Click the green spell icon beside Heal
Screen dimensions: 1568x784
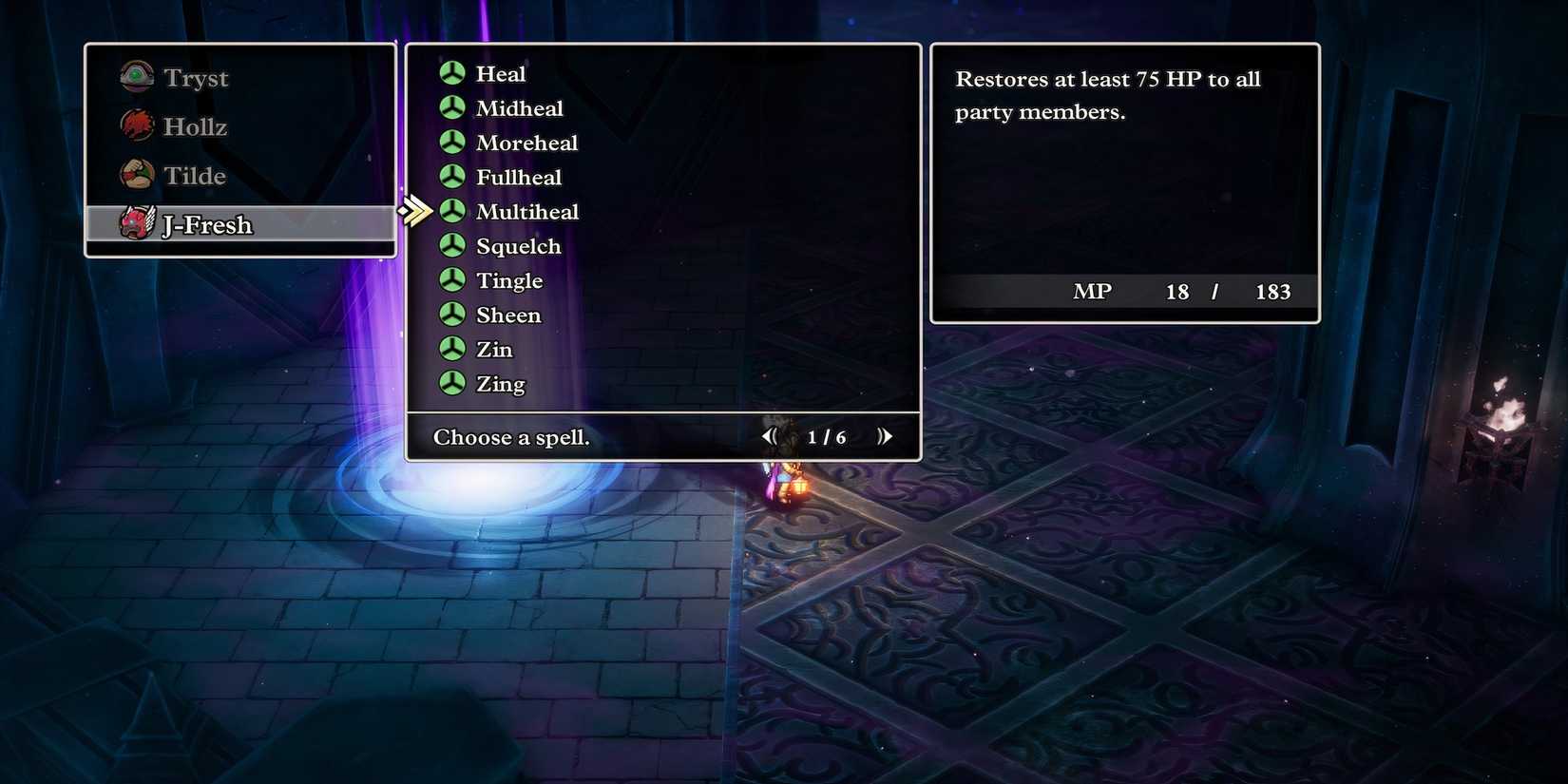(450, 73)
